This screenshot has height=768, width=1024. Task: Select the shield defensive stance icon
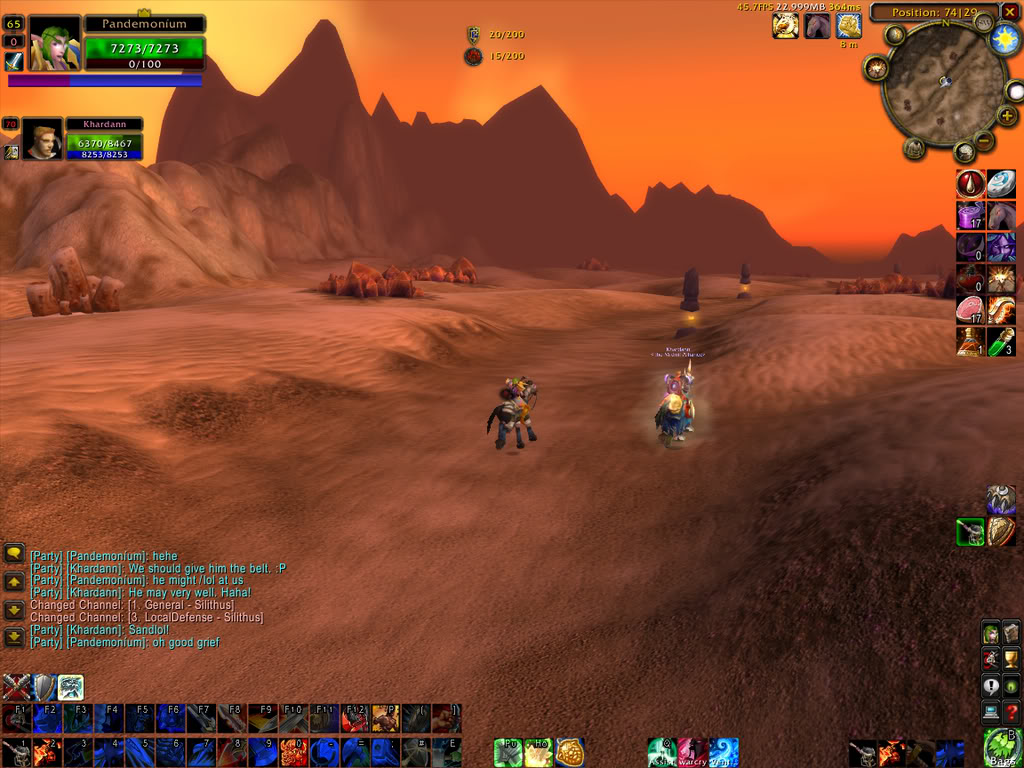click(x=44, y=687)
